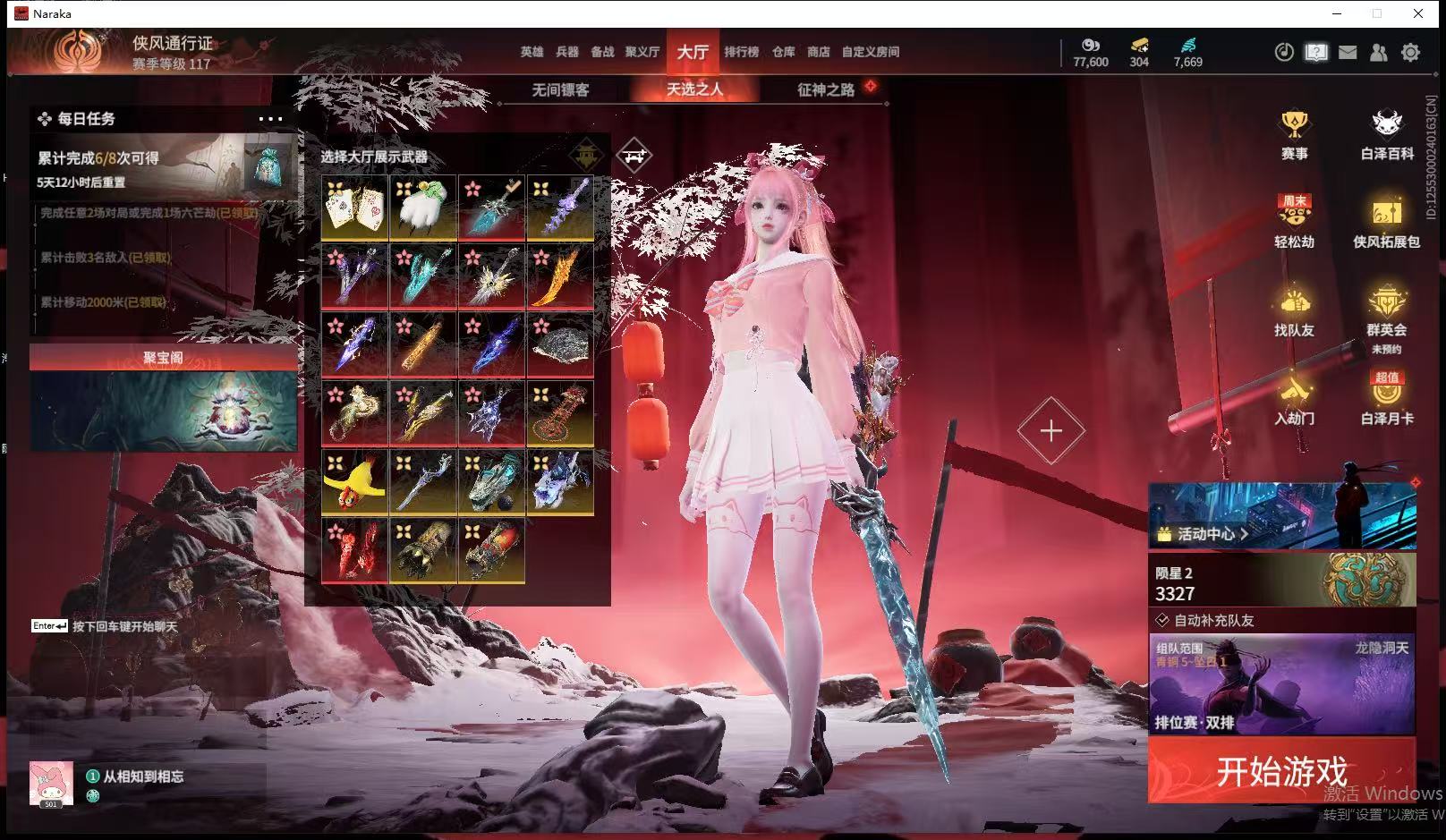
Task: Open the 仓库 inventory menu
Action: tap(783, 52)
